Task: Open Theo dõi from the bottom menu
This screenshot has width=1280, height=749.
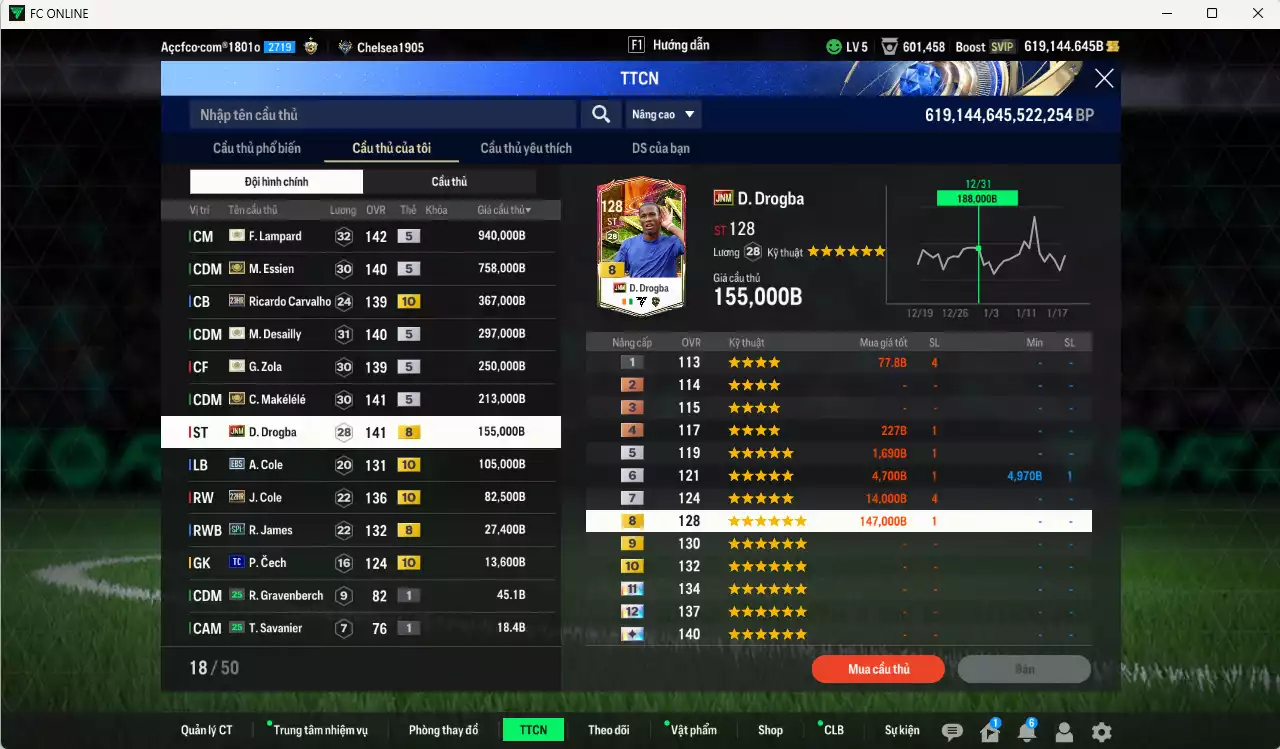Action: pos(609,729)
